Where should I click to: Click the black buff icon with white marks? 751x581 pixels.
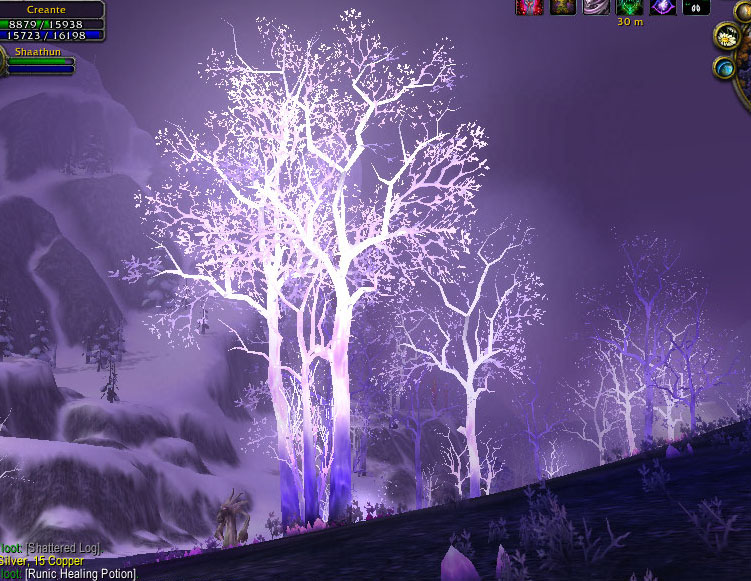coord(697,7)
